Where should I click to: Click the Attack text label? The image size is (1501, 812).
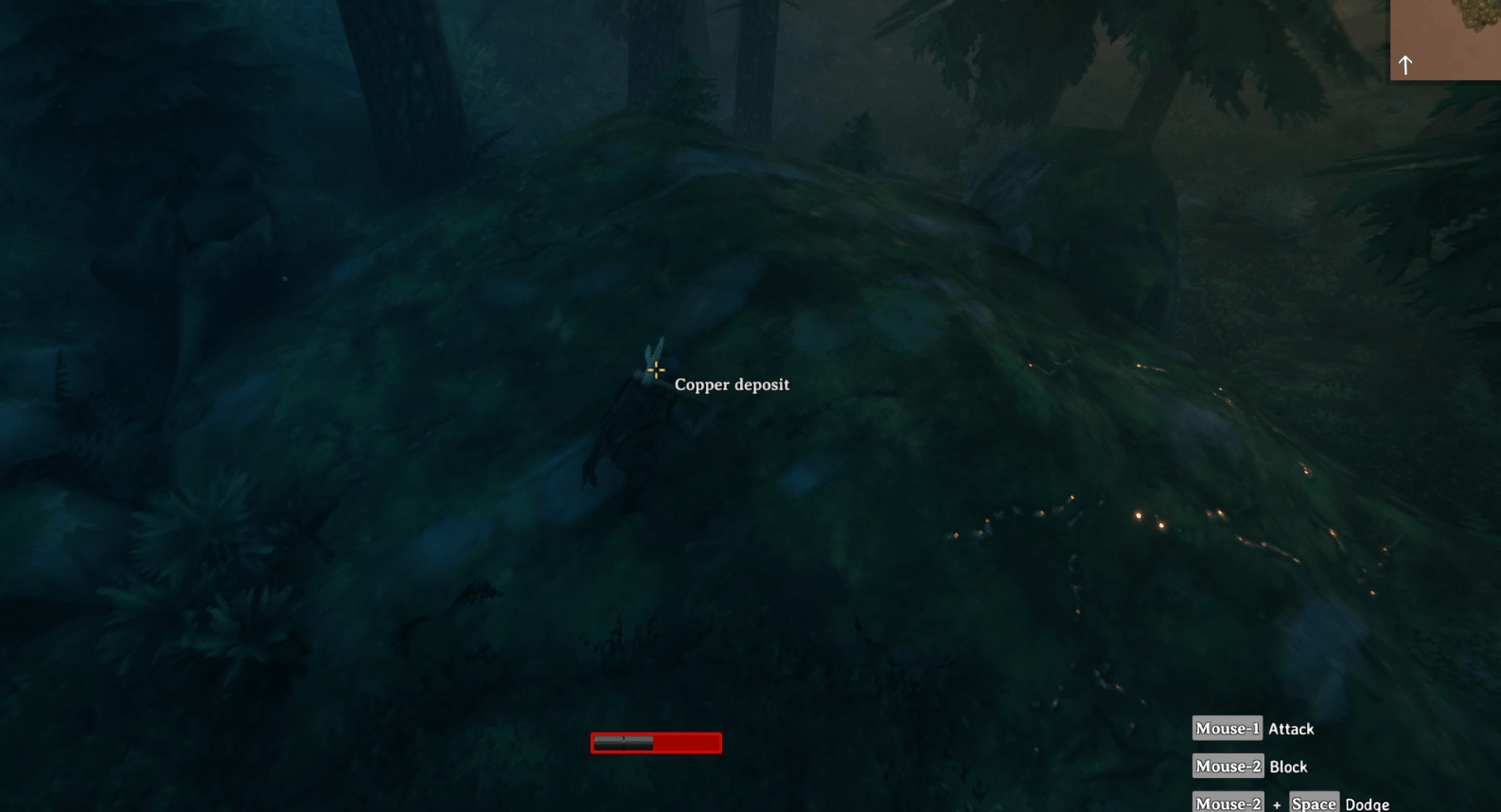click(1292, 729)
